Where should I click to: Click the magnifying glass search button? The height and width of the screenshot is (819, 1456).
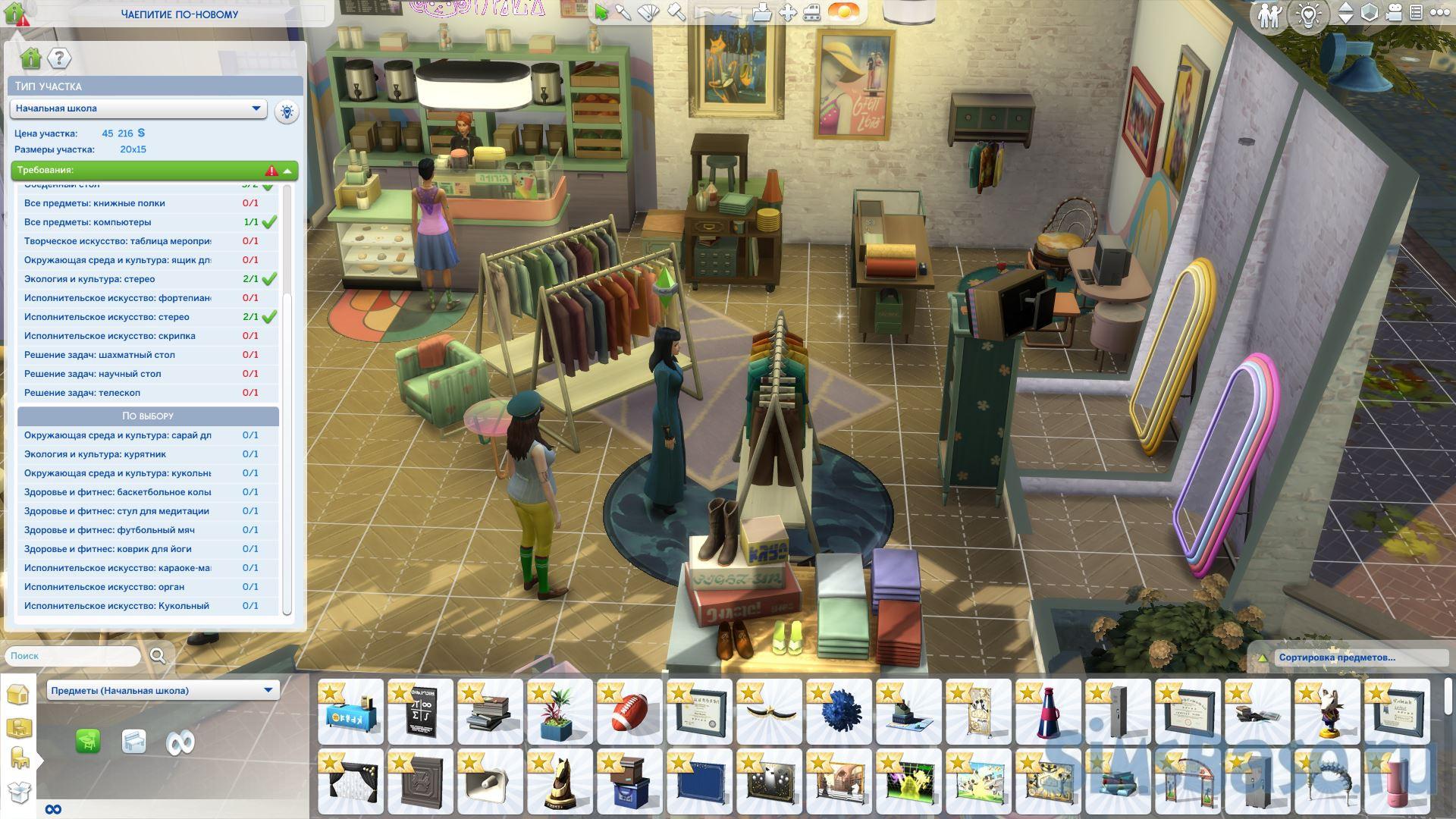point(158,656)
